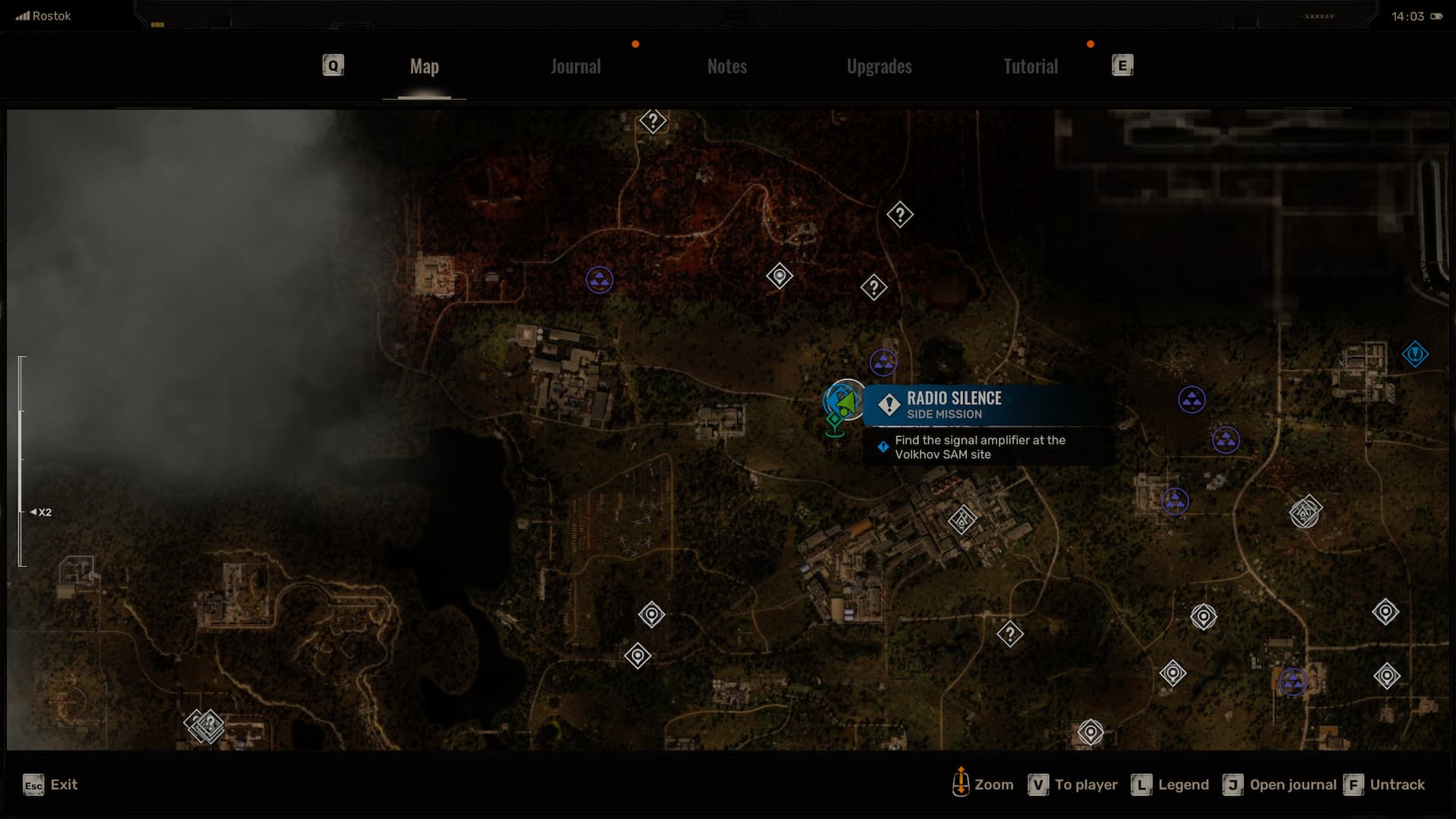
Task: Go to the Upgrades tab
Action: pyautogui.click(x=879, y=67)
